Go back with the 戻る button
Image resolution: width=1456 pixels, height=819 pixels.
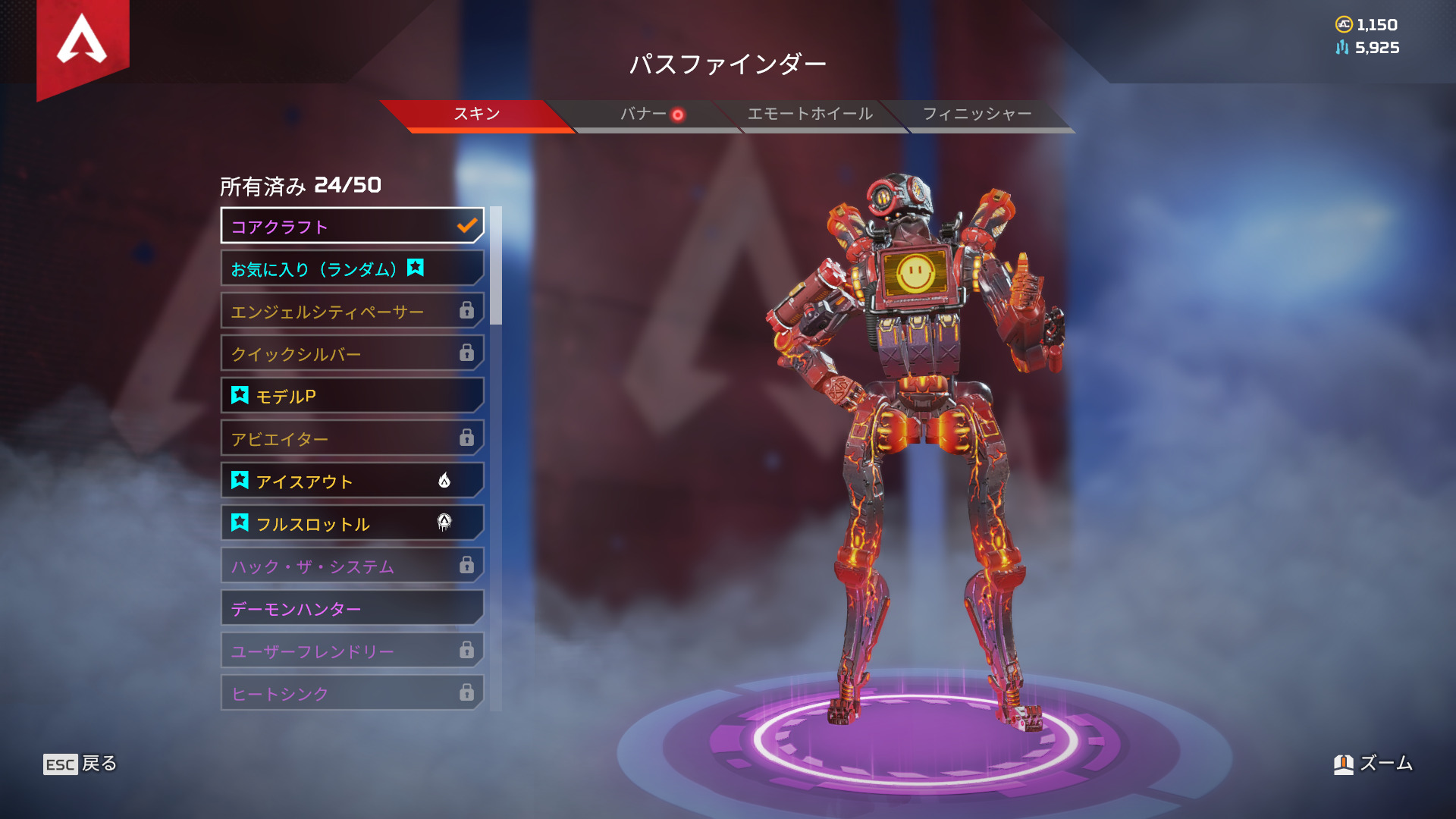tap(80, 764)
